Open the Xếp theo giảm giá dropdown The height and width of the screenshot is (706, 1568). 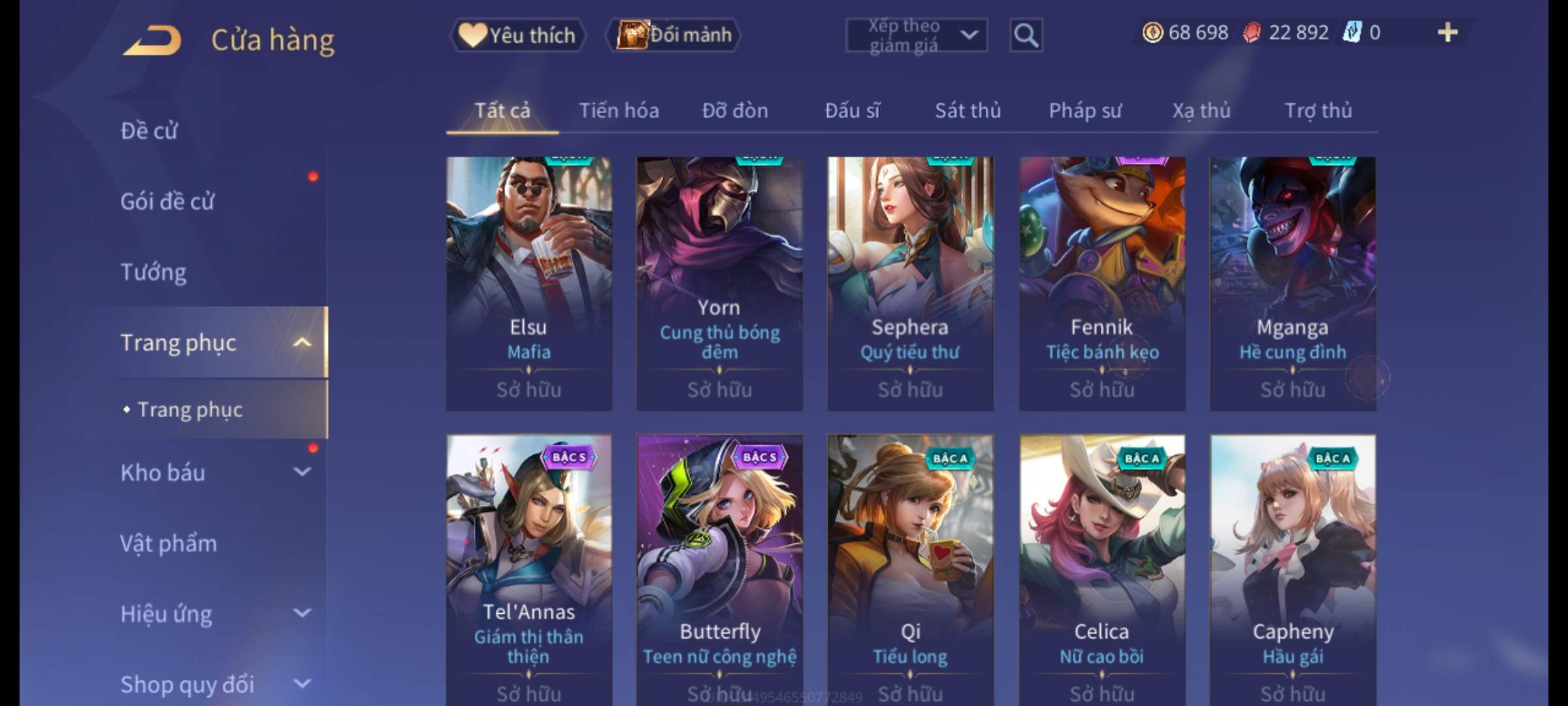(916, 35)
